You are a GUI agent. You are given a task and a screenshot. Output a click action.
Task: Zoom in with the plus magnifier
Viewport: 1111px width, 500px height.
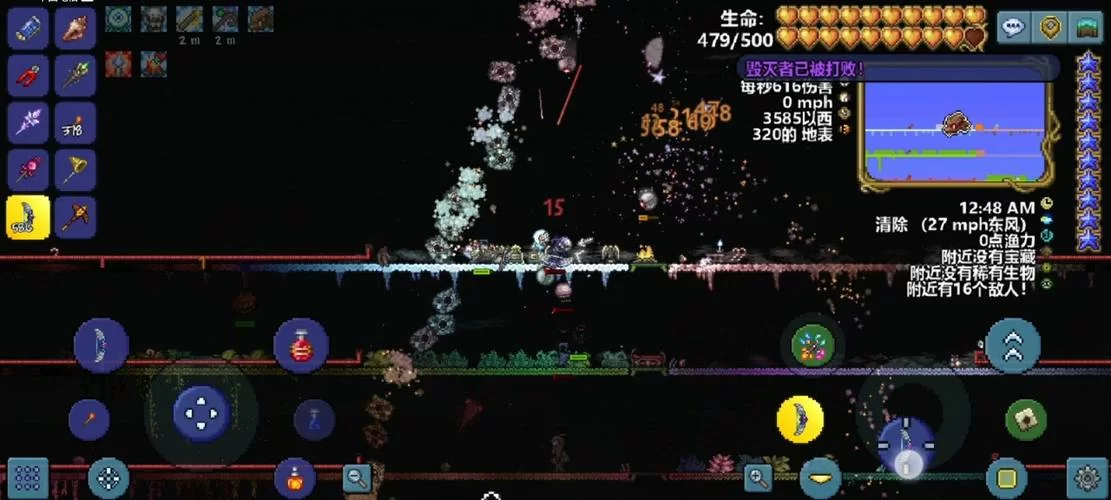[758, 477]
